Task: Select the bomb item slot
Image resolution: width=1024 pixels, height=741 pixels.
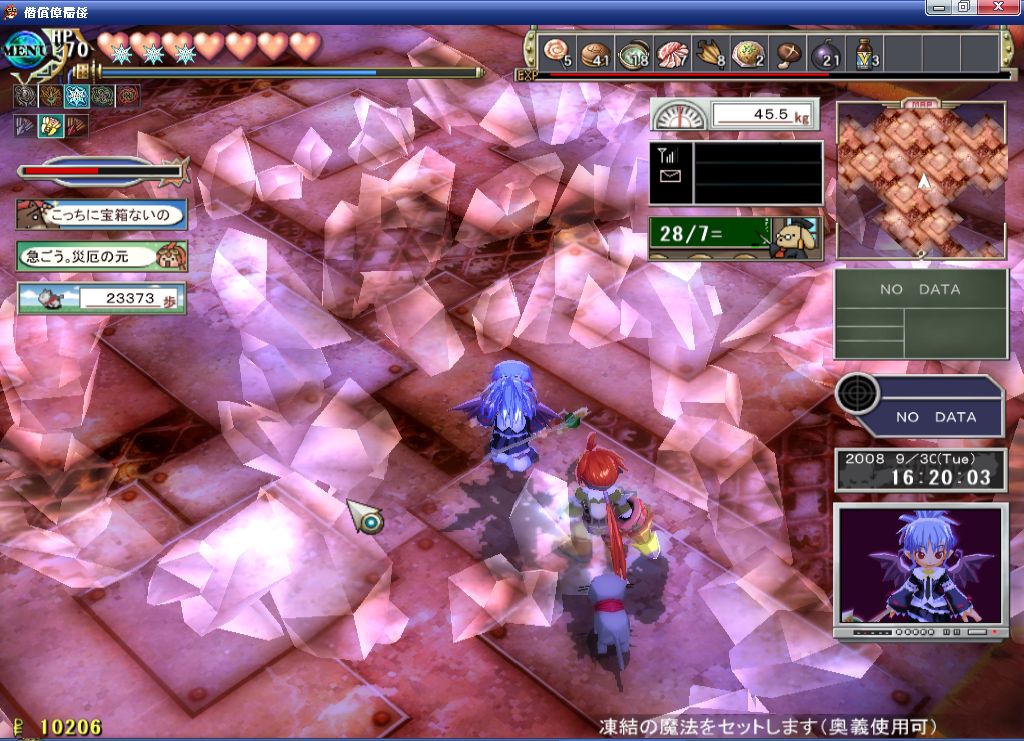Action: click(x=828, y=52)
